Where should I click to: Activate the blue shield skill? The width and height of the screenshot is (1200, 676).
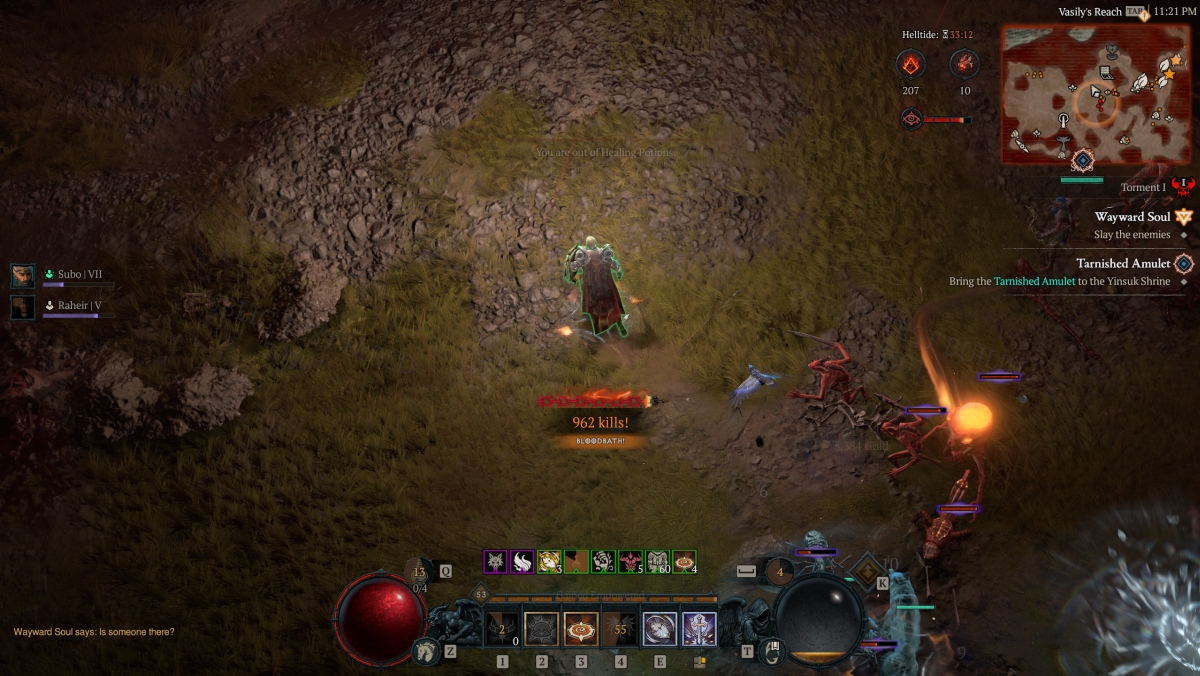click(x=660, y=629)
